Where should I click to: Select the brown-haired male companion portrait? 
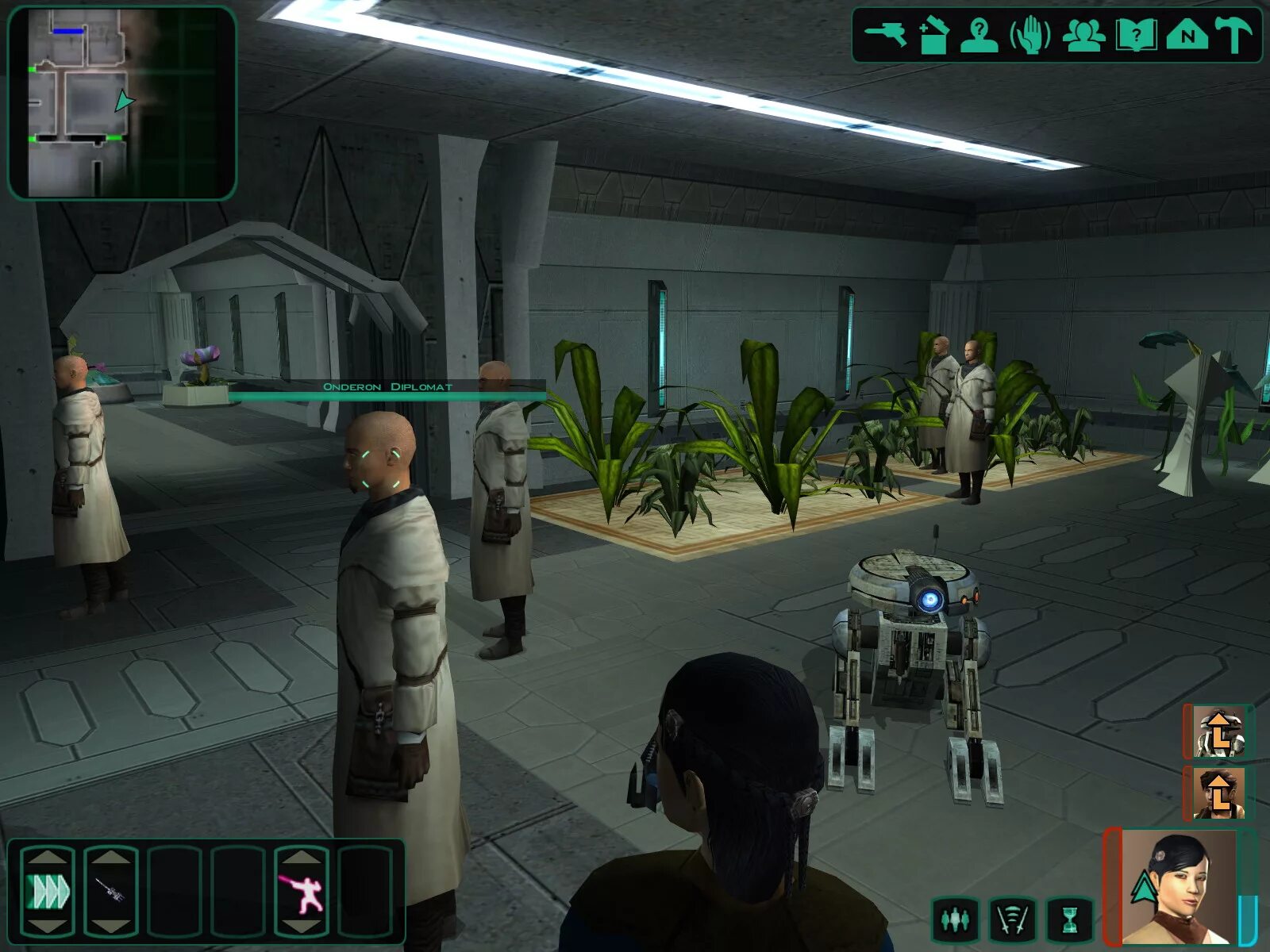[x=1219, y=793]
